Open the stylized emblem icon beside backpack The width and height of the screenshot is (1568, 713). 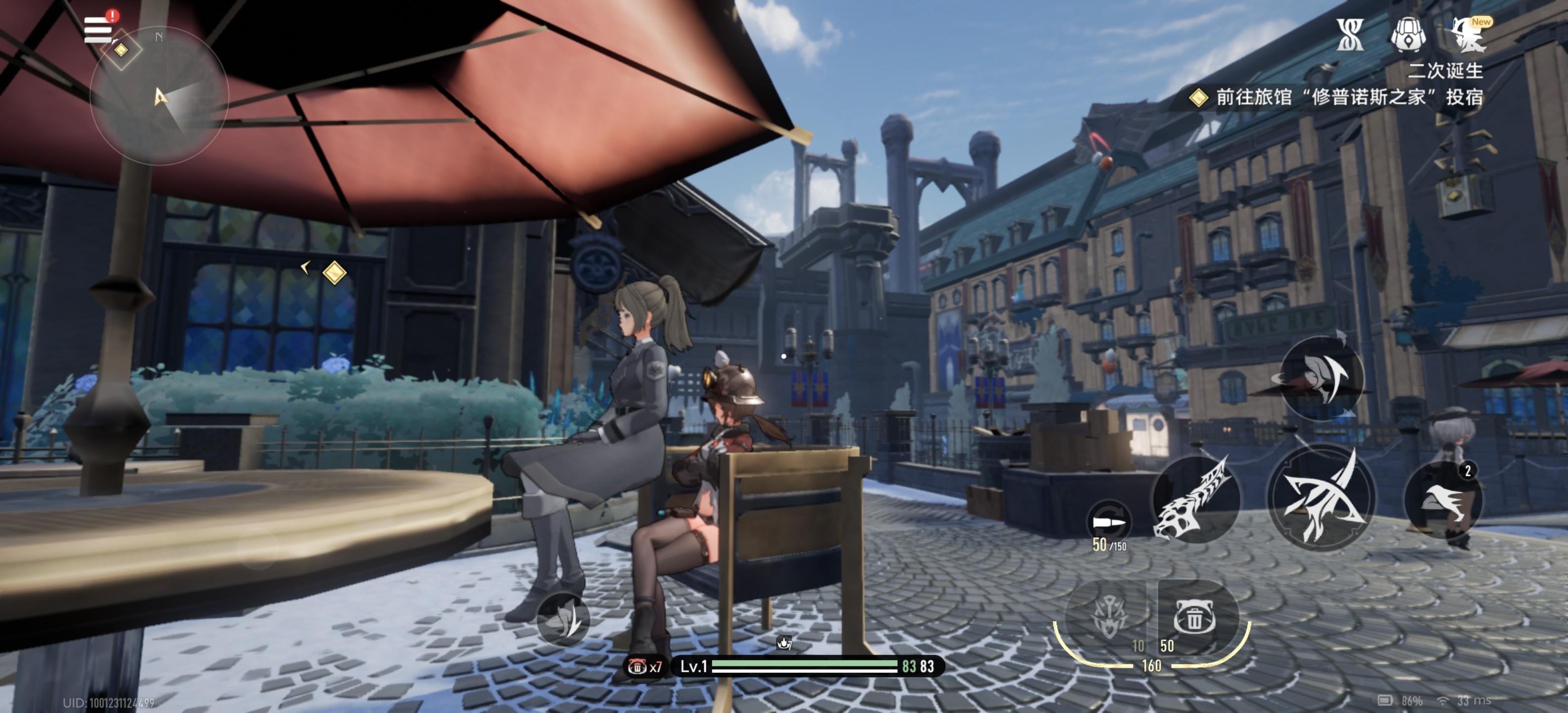tap(1349, 35)
